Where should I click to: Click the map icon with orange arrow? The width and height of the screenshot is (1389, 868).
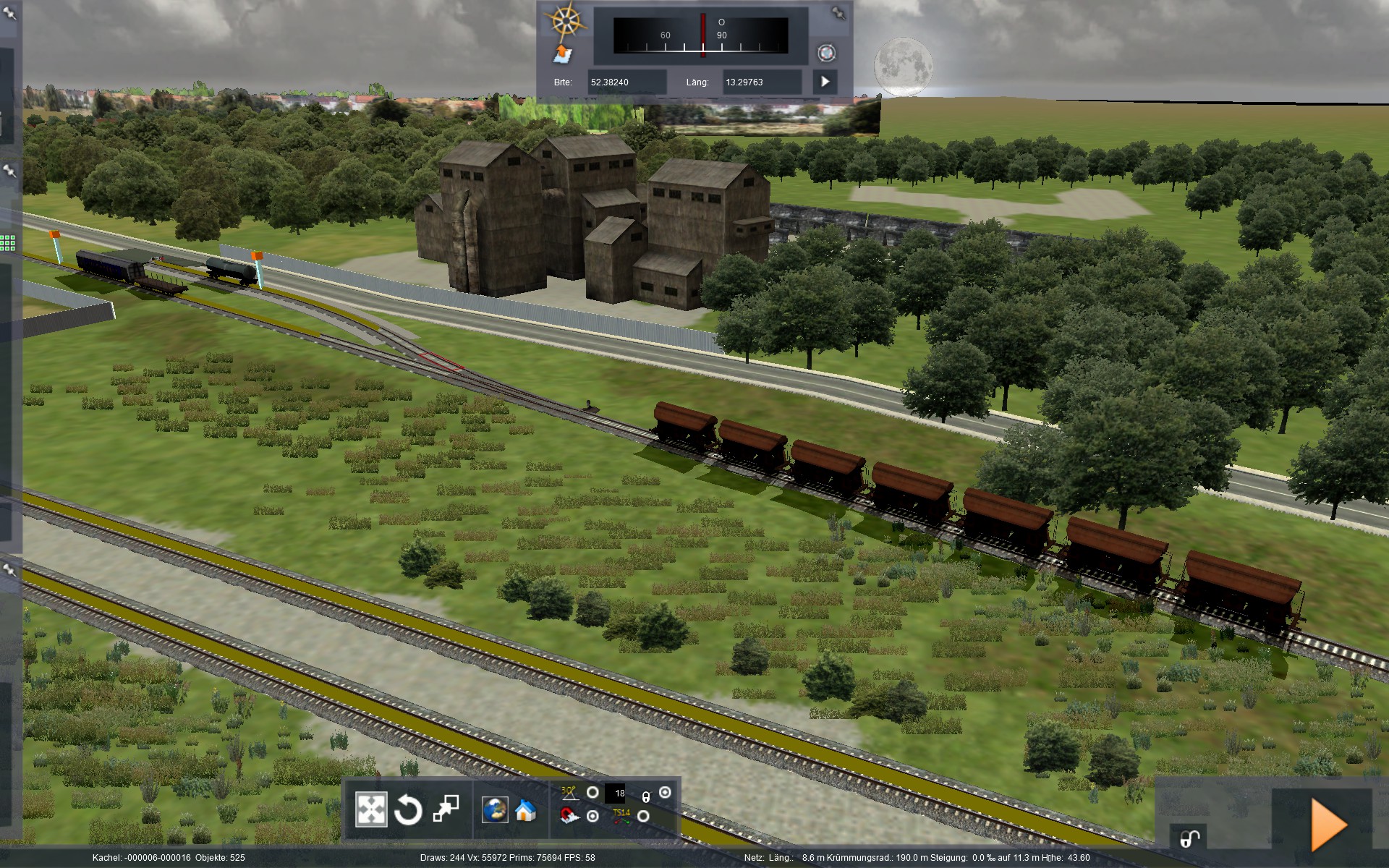tap(562, 54)
